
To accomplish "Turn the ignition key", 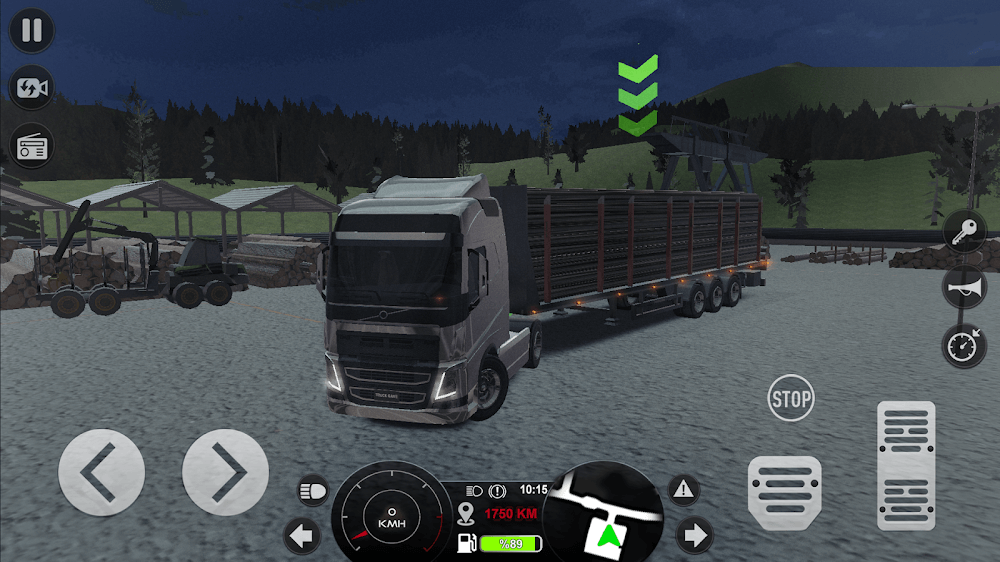I will click(x=965, y=232).
